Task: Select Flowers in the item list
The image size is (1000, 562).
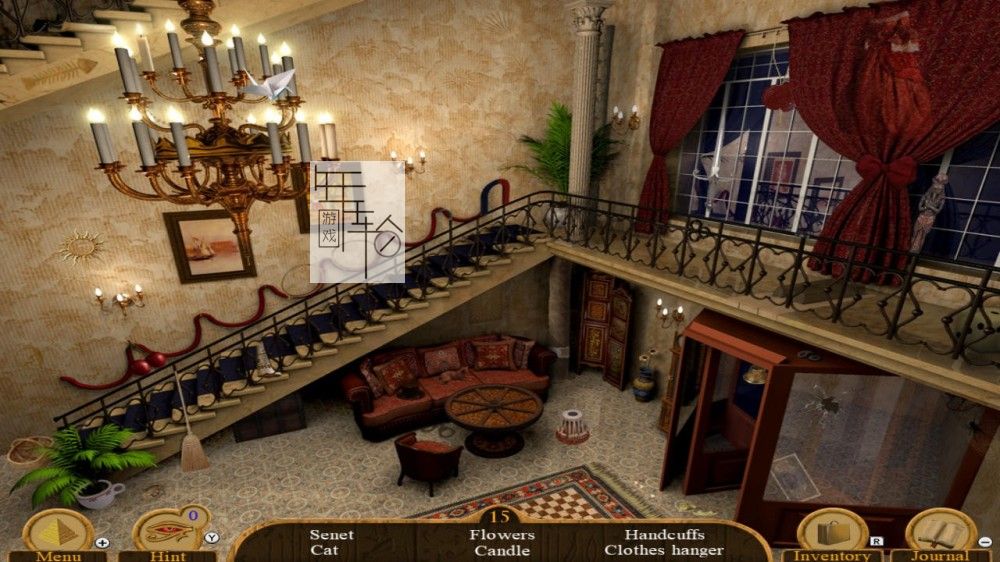Action: (502, 535)
